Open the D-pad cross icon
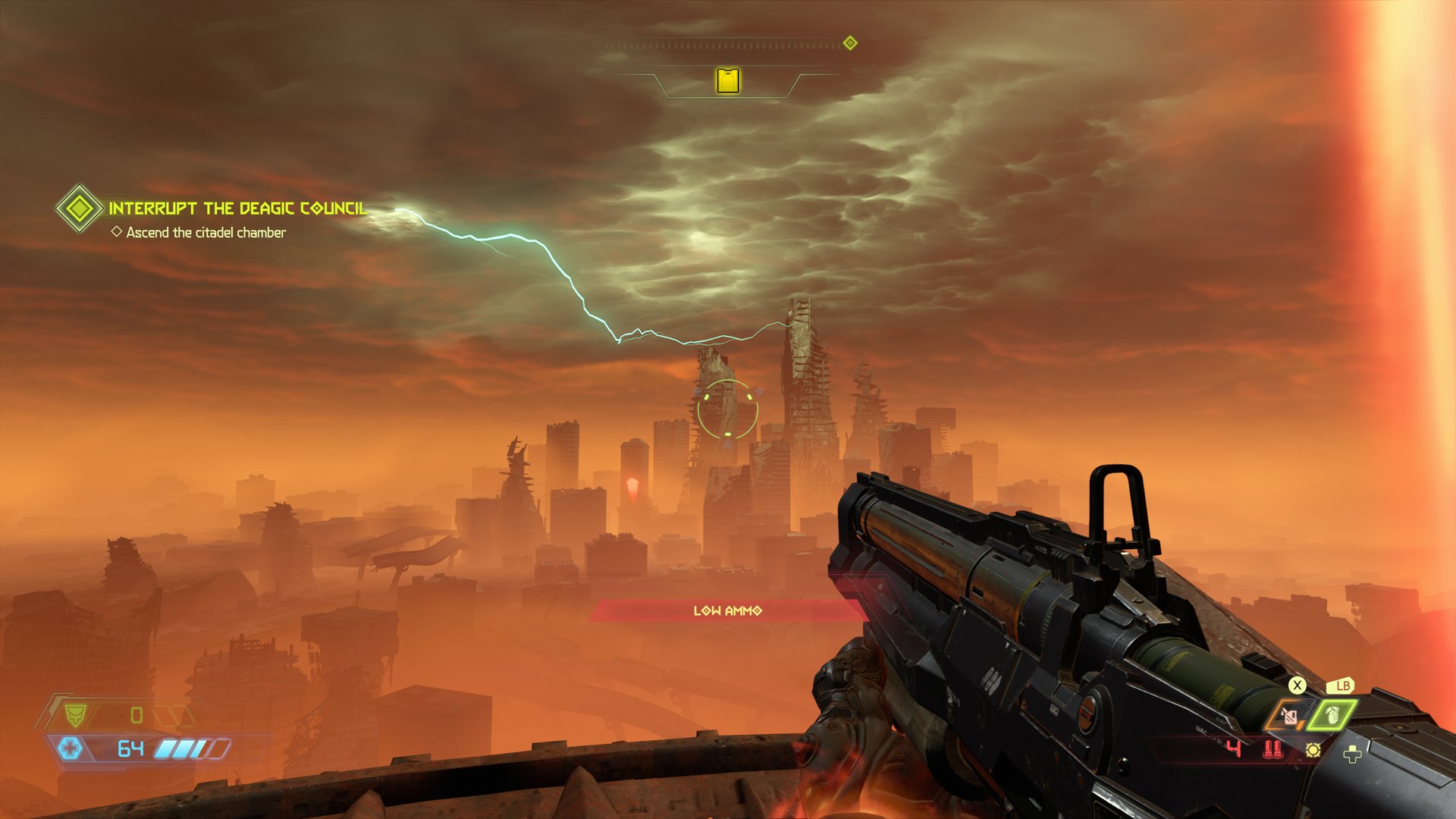This screenshot has height=819, width=1456. tap(1352, 754)
